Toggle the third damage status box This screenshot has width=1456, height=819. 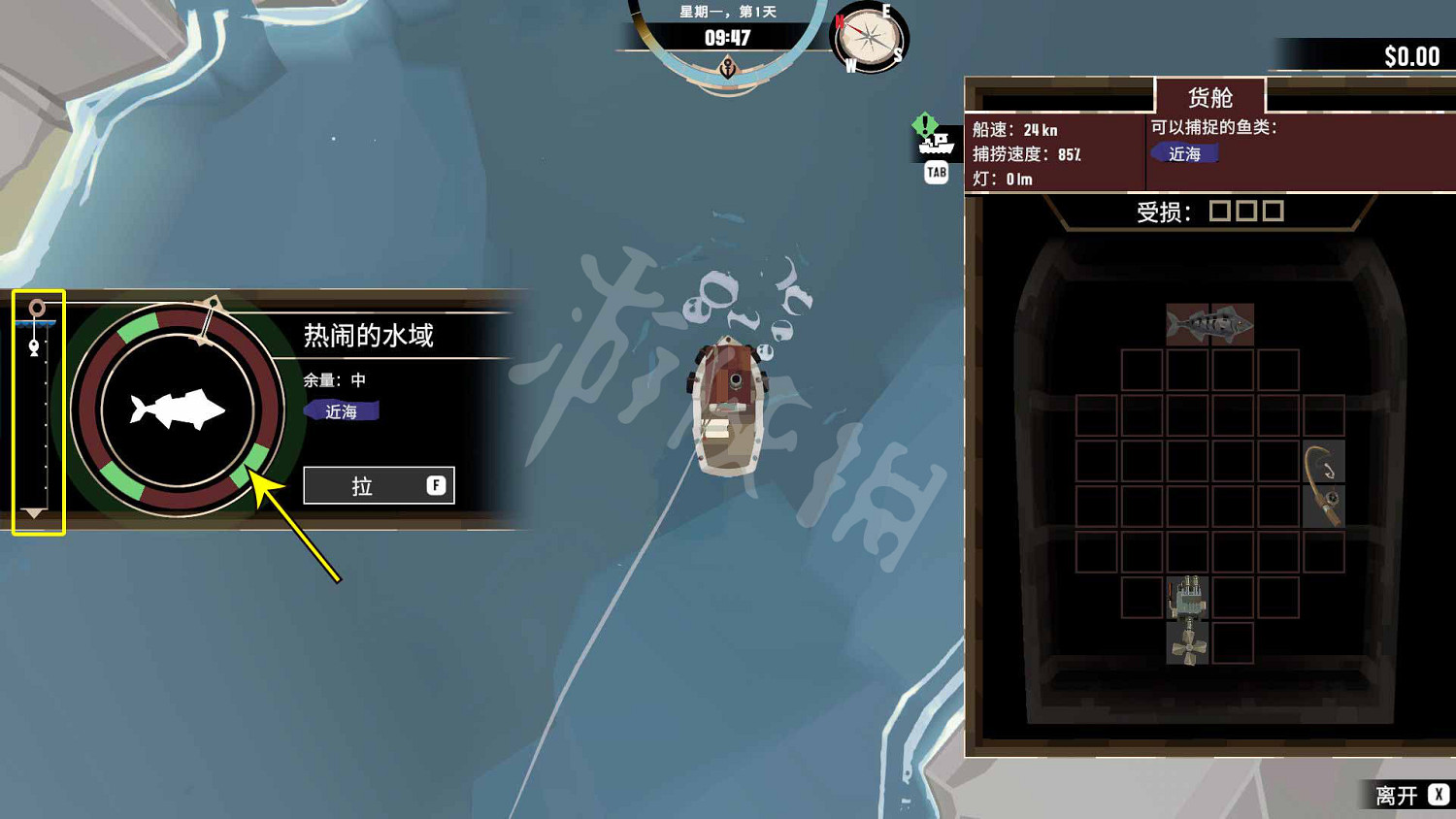(x=1273, y=210)
